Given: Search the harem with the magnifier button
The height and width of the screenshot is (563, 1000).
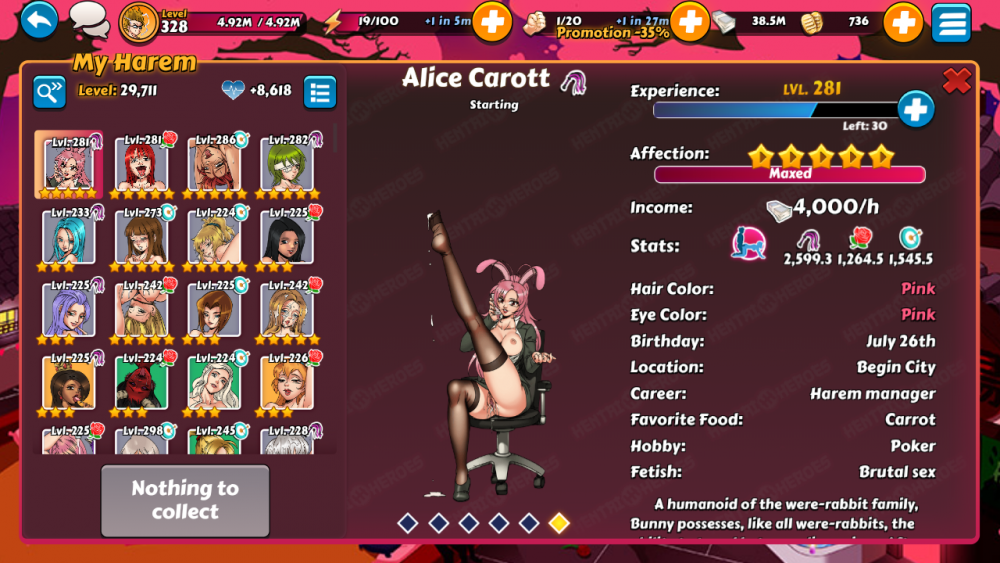Looking at the screenshot, I should click(x=49, y=92).
